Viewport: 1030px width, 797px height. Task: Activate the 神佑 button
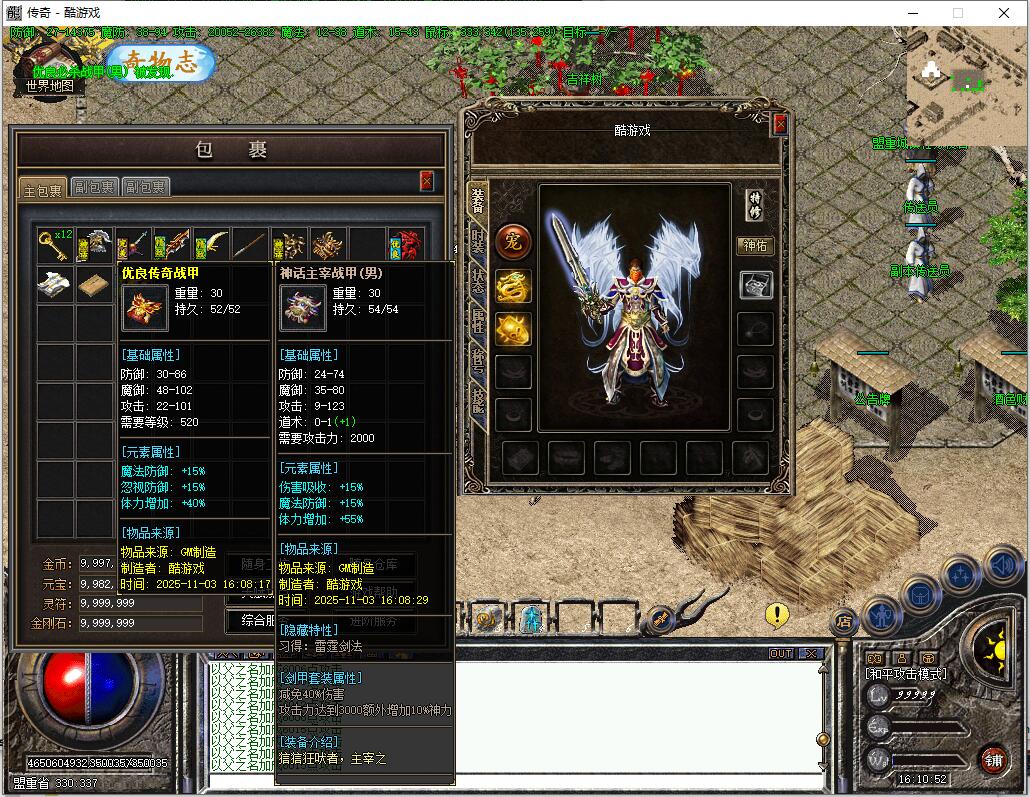[x=755, y=245]
